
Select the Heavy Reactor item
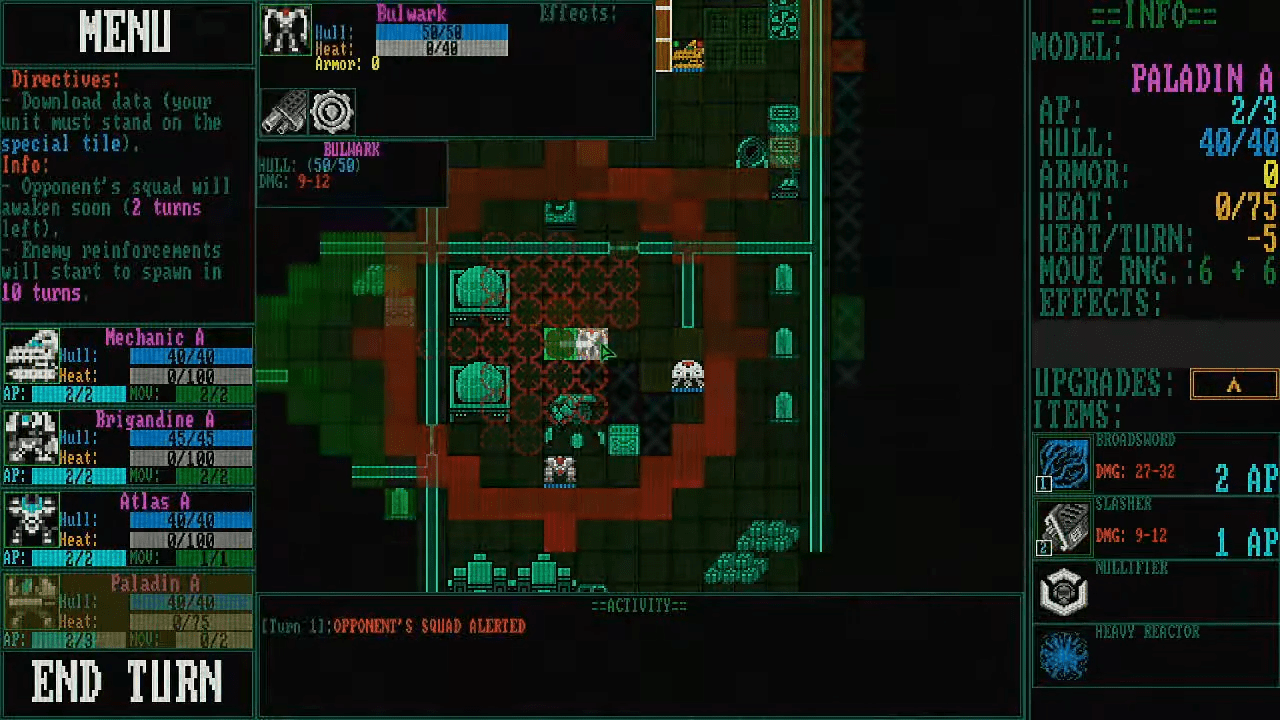click(x=1155, y=656)
